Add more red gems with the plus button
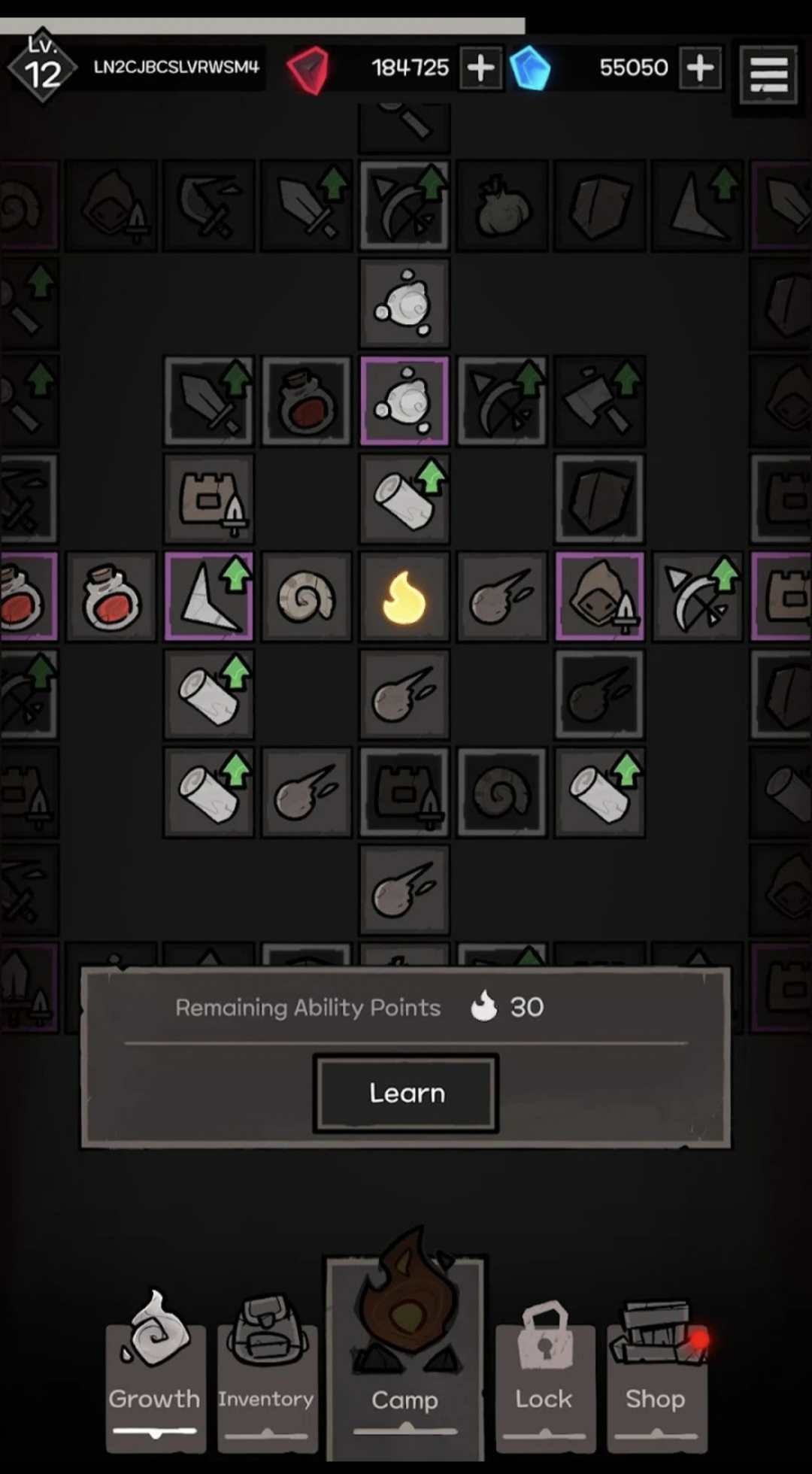Viewport: 812px width, 1474px height. pos(480,68)
